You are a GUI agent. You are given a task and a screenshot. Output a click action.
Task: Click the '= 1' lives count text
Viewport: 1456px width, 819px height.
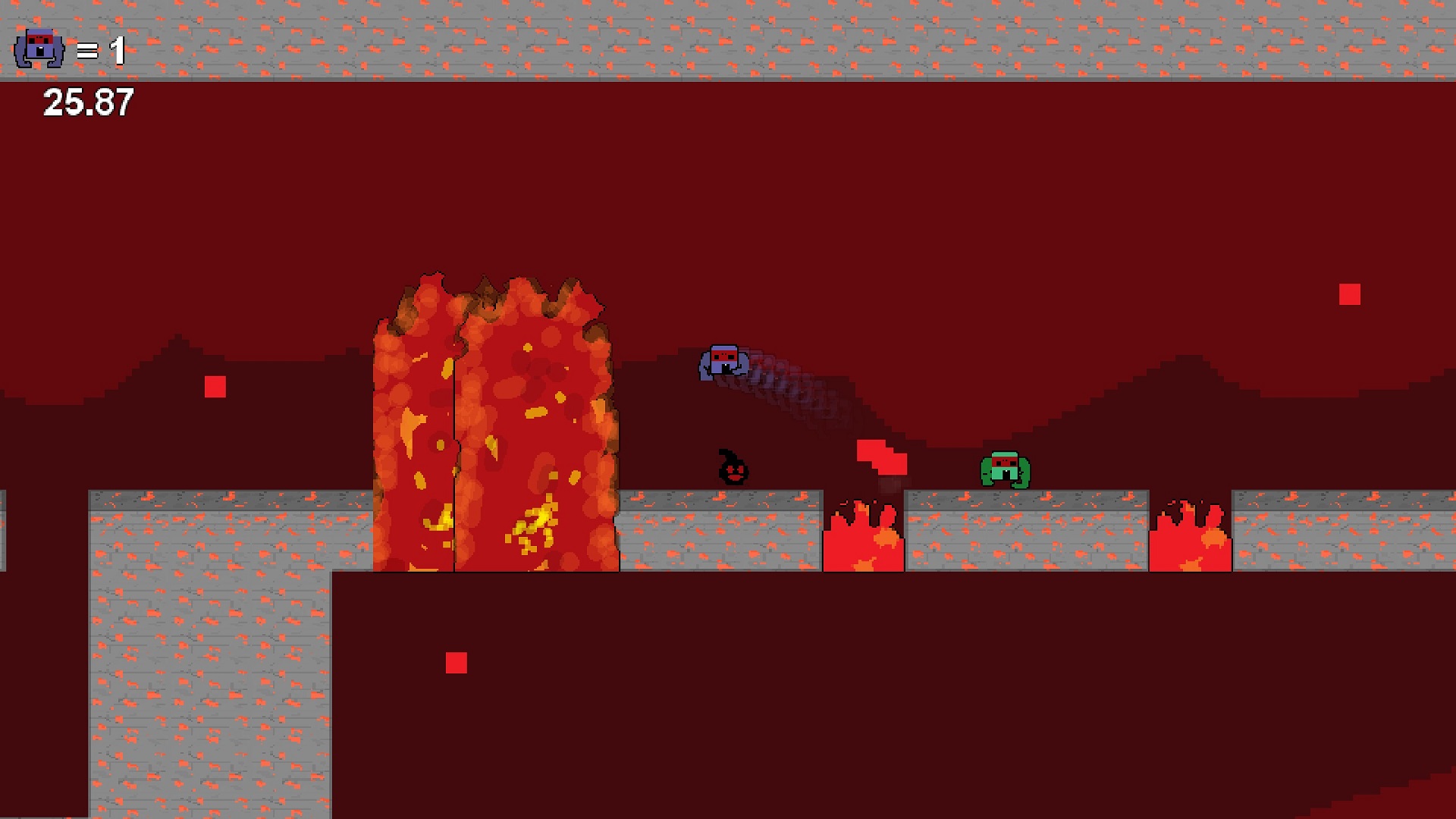(100, 52)
